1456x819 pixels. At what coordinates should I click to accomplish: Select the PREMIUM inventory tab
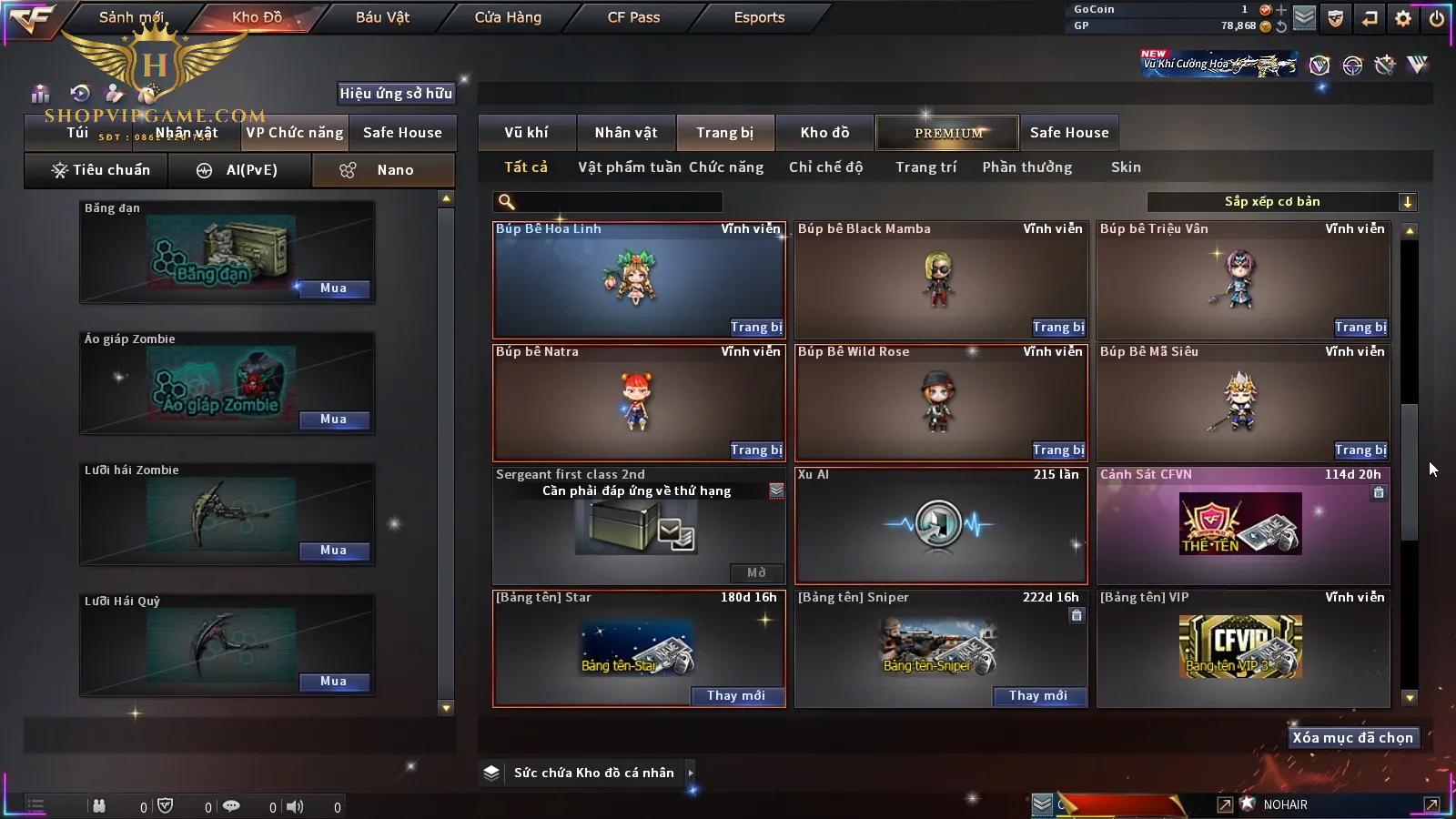(948, 133)
